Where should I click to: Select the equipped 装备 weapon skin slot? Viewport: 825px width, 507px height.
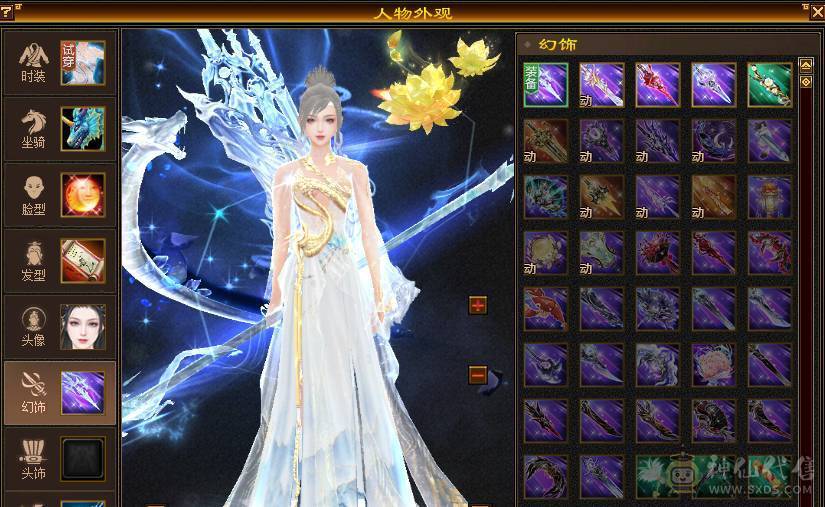pyautogui.click(x=546, y=85)
